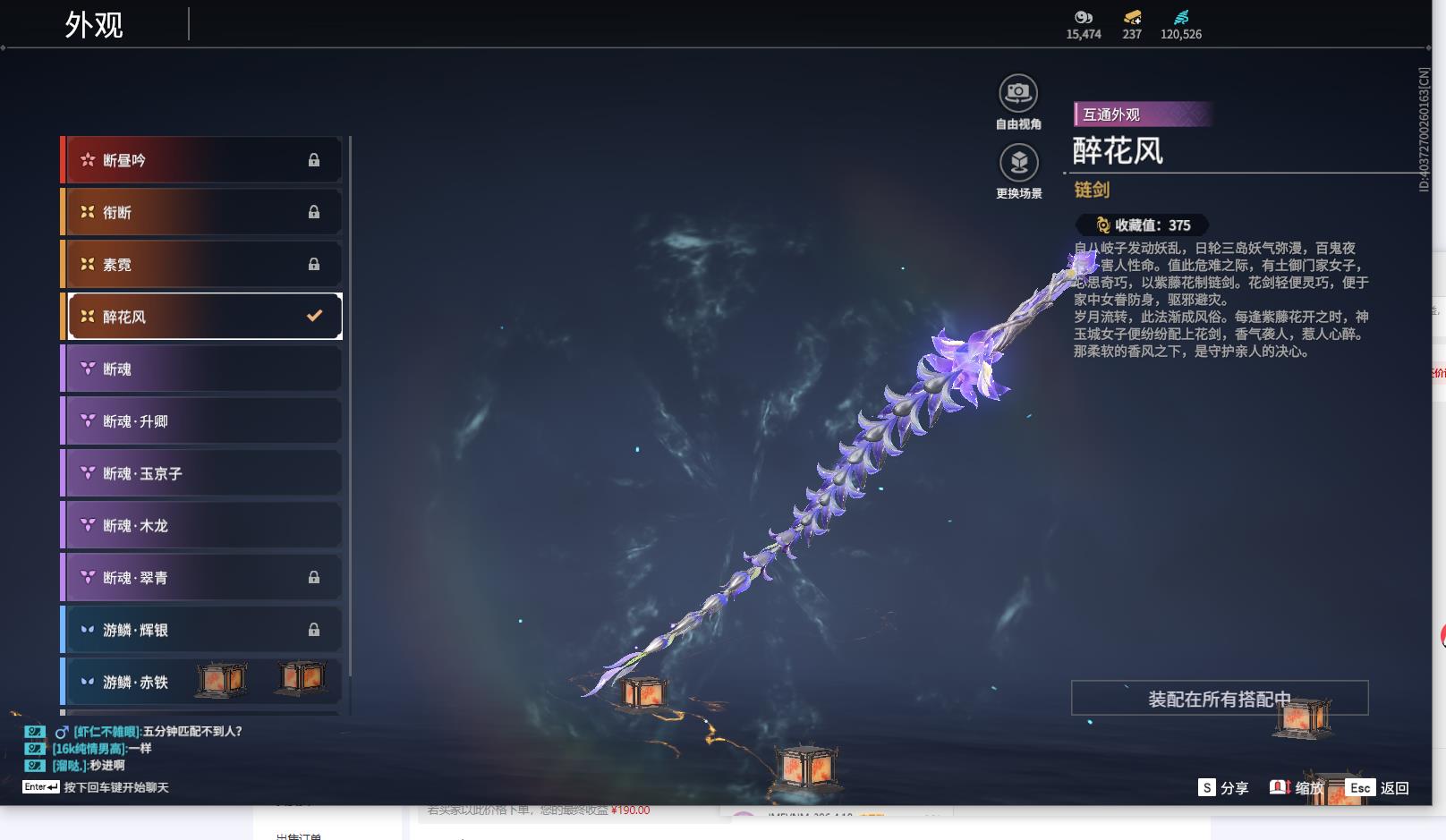The width and height of the screenshot is (1446, 840).
Task: Select the 断昼吟 skin entry
Action: (x=202, y=160)
